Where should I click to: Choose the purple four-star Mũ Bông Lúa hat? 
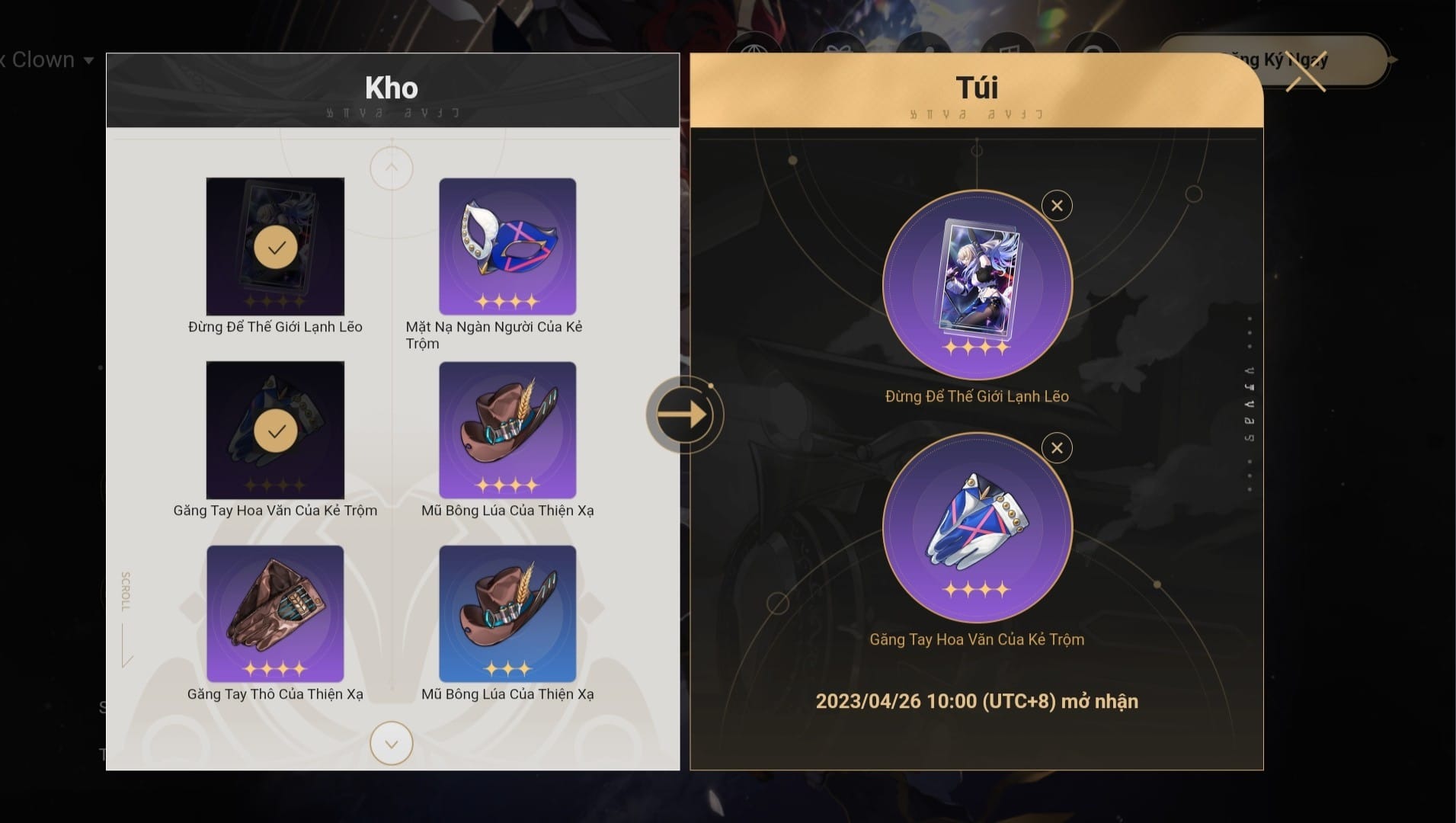(x=507, y=431)
